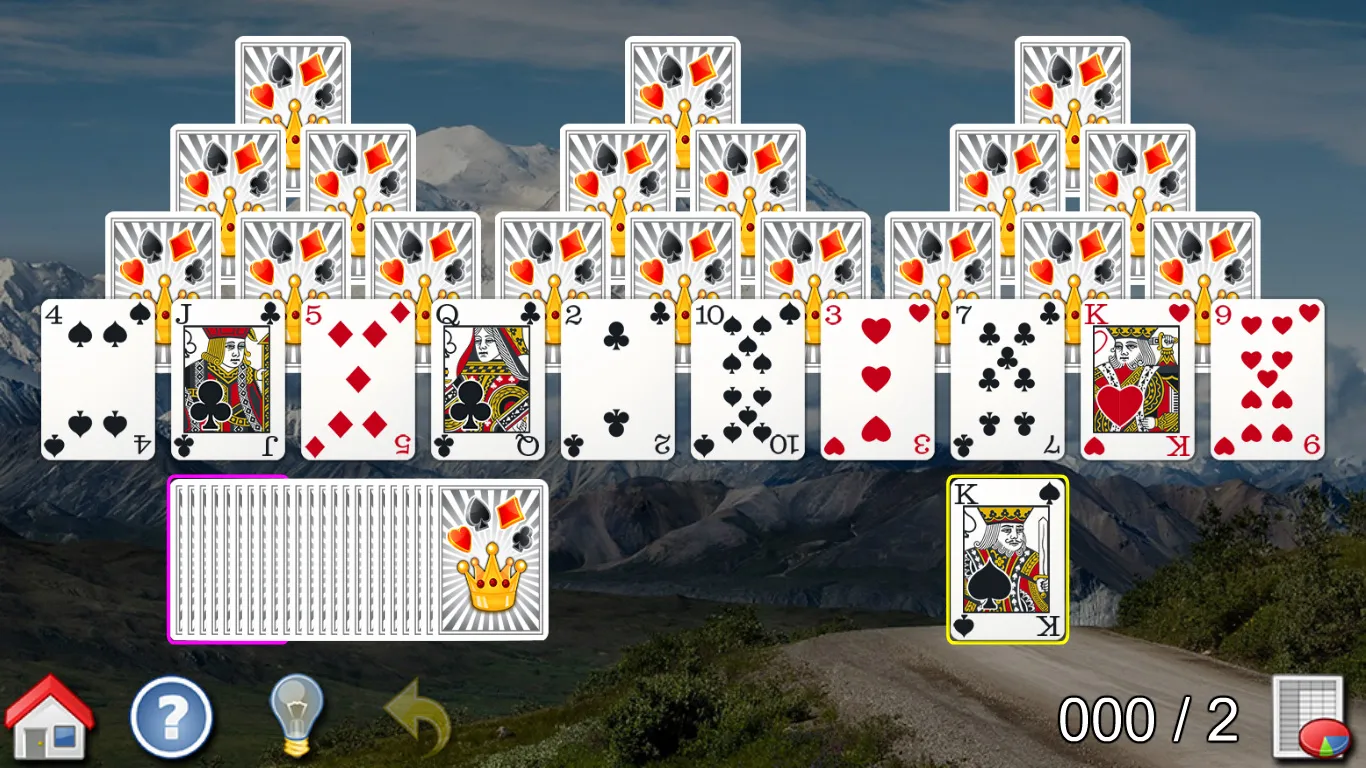Viewport: 1366px width, 768px height.
Task: Pick the 5 of Diamonds
Action: [x=357, y=380]
